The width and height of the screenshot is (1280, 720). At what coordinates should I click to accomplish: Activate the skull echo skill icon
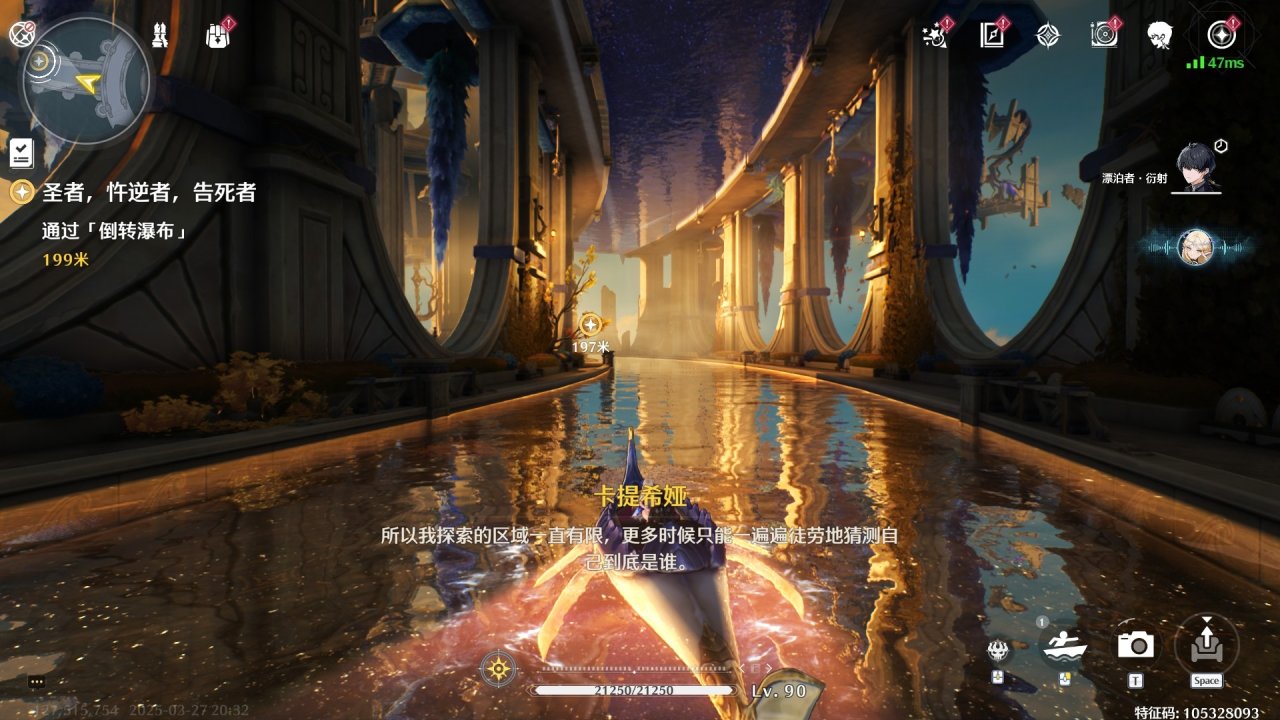coord(998,651)
